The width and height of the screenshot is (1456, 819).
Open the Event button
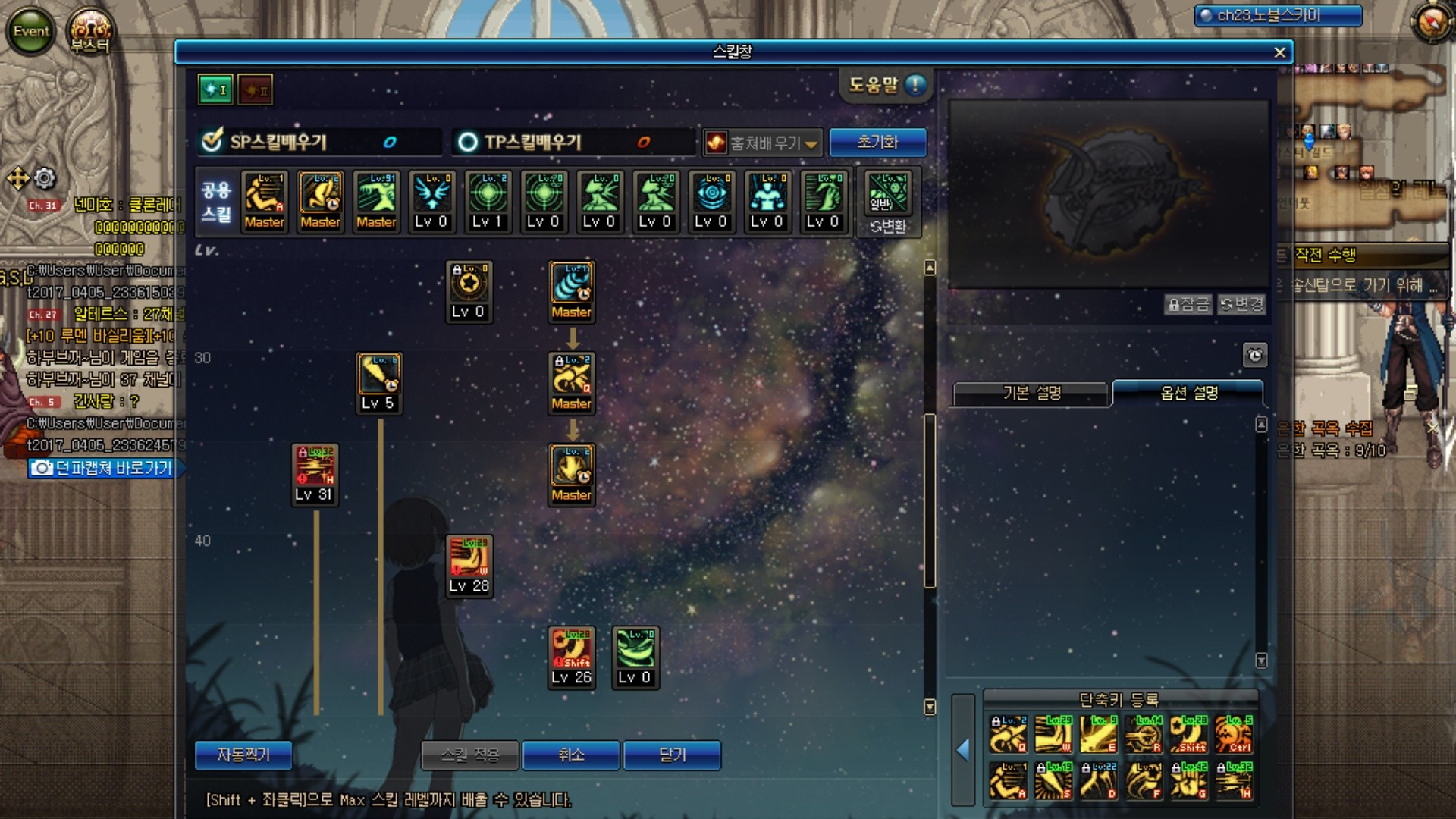point(30,31)
